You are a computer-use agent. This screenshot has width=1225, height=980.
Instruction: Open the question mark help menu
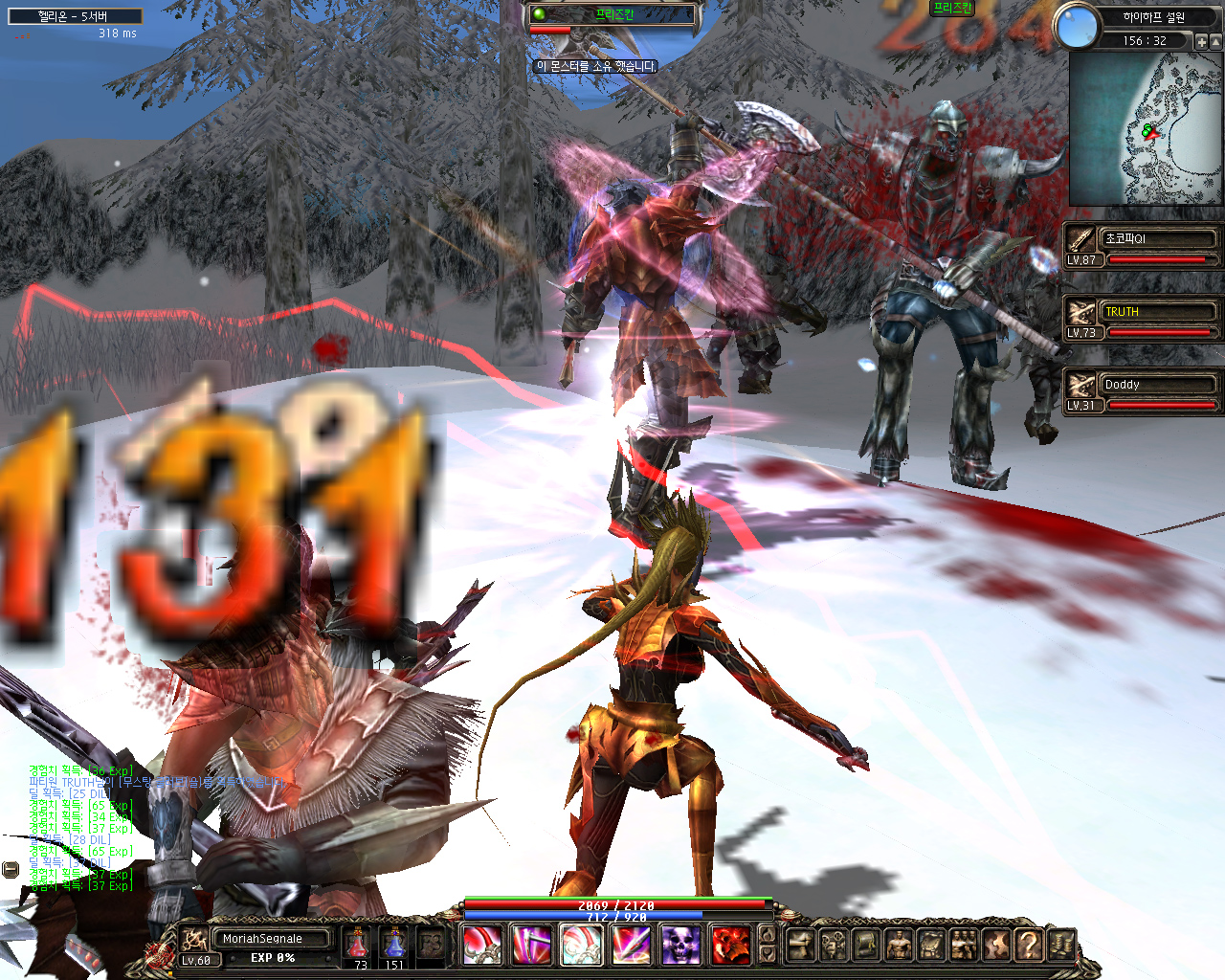pyautogui.click(x=1028, y=945)
